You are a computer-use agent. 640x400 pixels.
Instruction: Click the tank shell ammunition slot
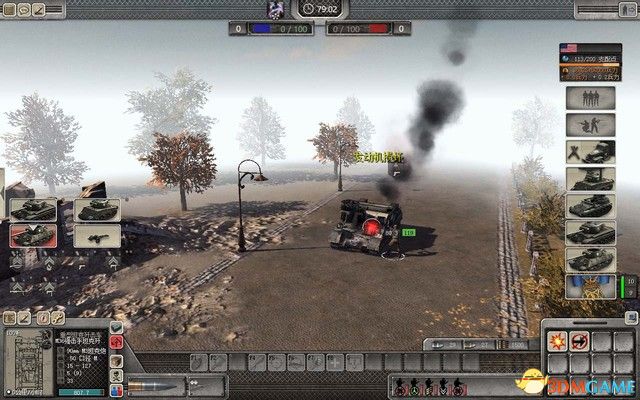pyautogui.click(x=153, y=387)
